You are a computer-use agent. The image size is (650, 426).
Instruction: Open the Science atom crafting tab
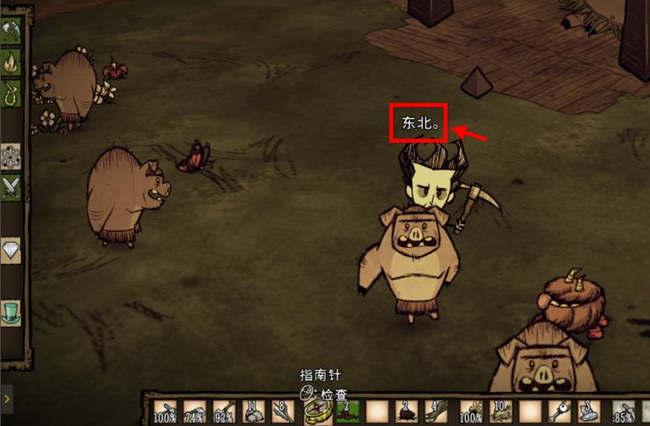(11, 155)
